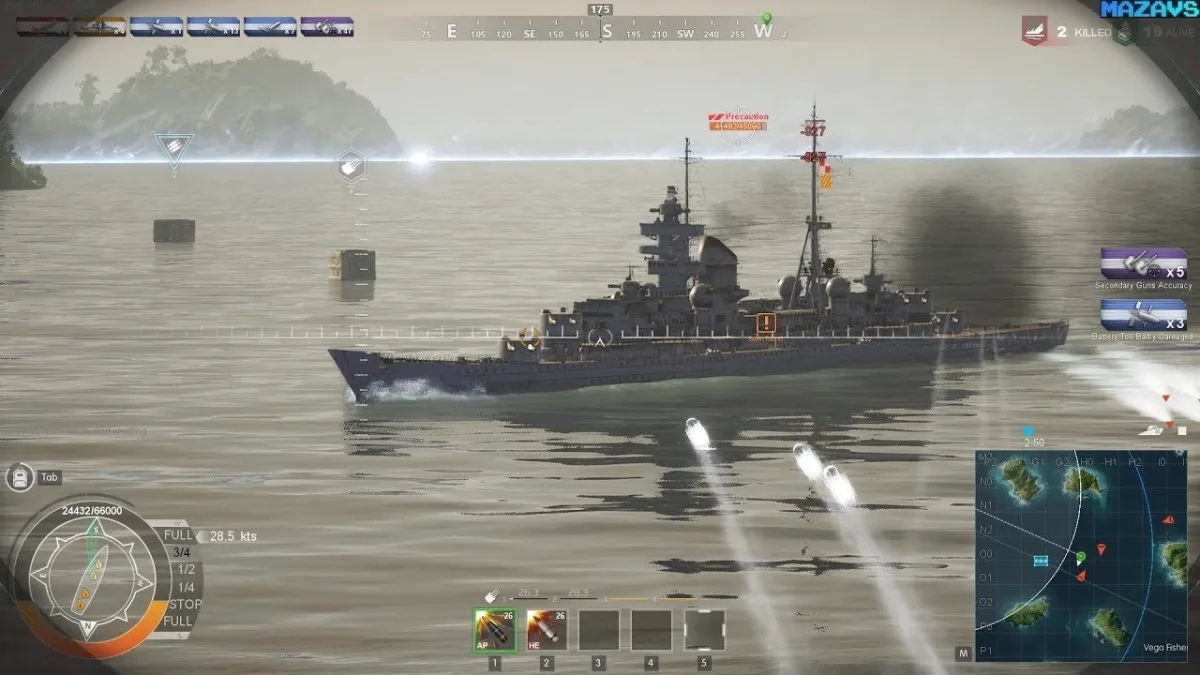Click the cyan objective marker on minimap
1200x675 pixels.
1040,561
